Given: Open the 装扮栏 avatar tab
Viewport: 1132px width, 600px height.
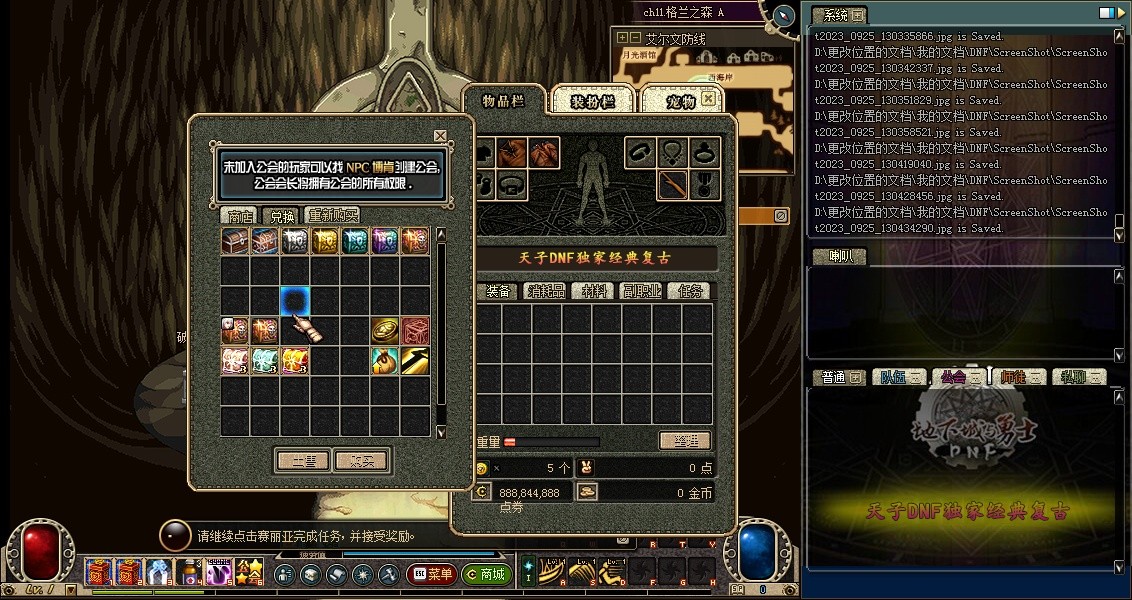Looking at the screenshot, I should pyautogui.click(x=590, y=101).
